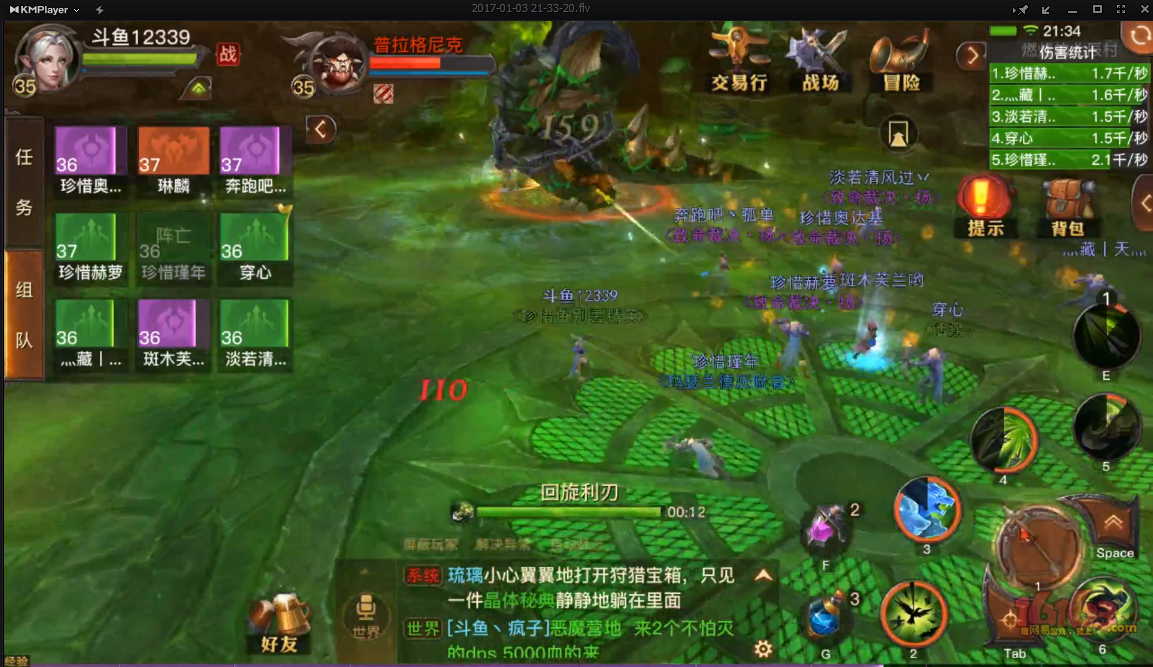This screenshot has height=667, width=1153.
Task: Switch to the 任务 quest tab
Action: point(24,182)
